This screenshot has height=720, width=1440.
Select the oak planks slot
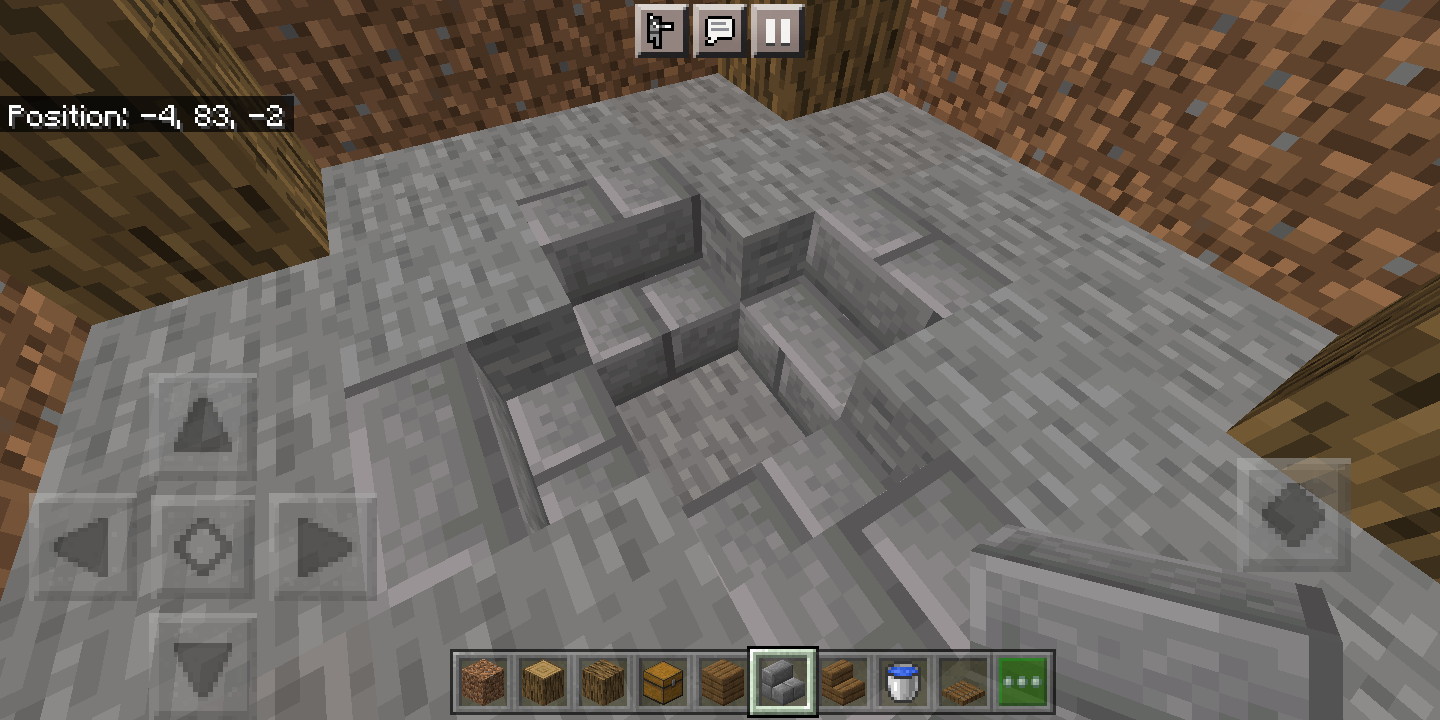[x=723, y=684]
